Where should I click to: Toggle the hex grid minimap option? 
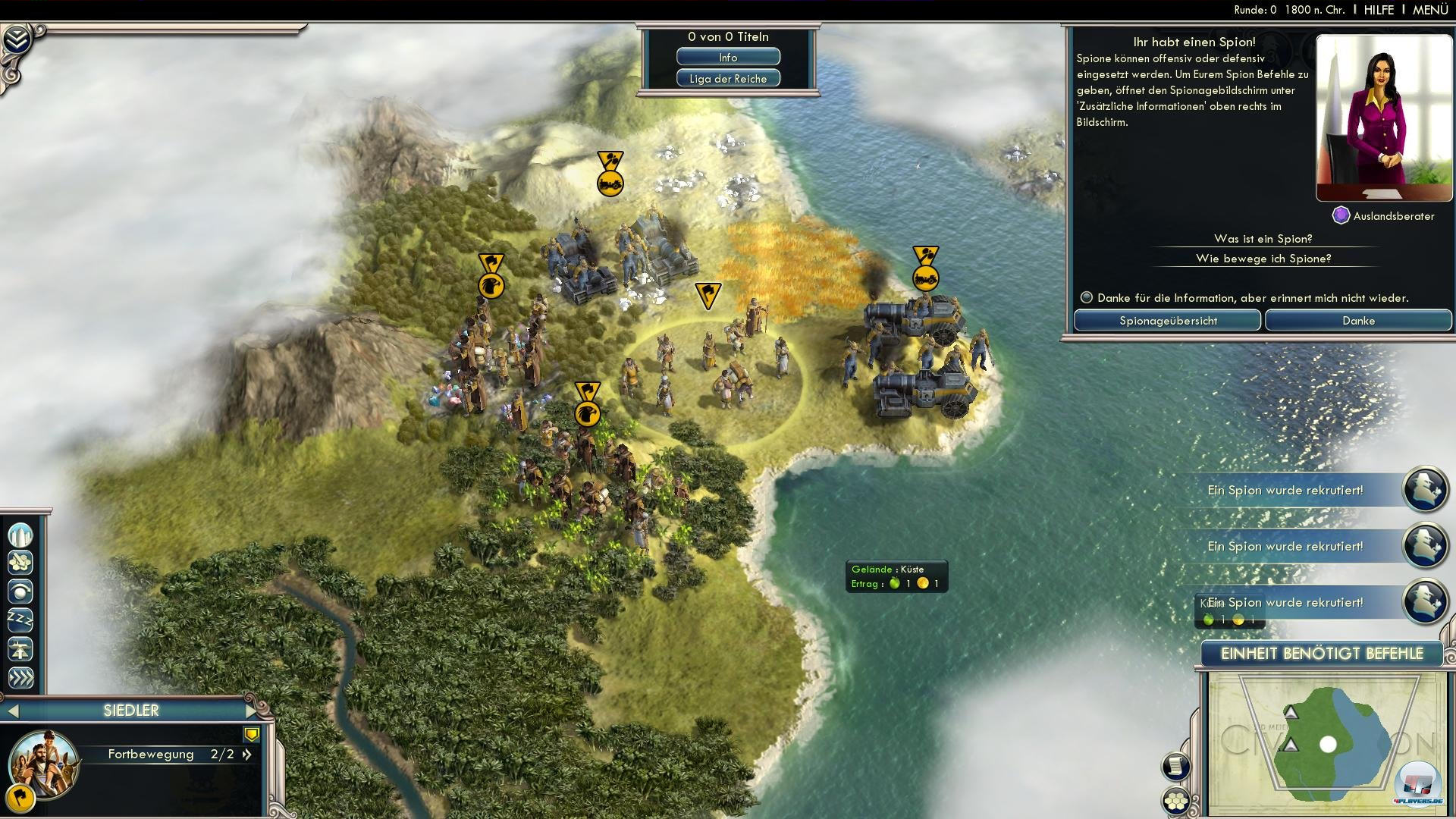tap(1176, 801)
